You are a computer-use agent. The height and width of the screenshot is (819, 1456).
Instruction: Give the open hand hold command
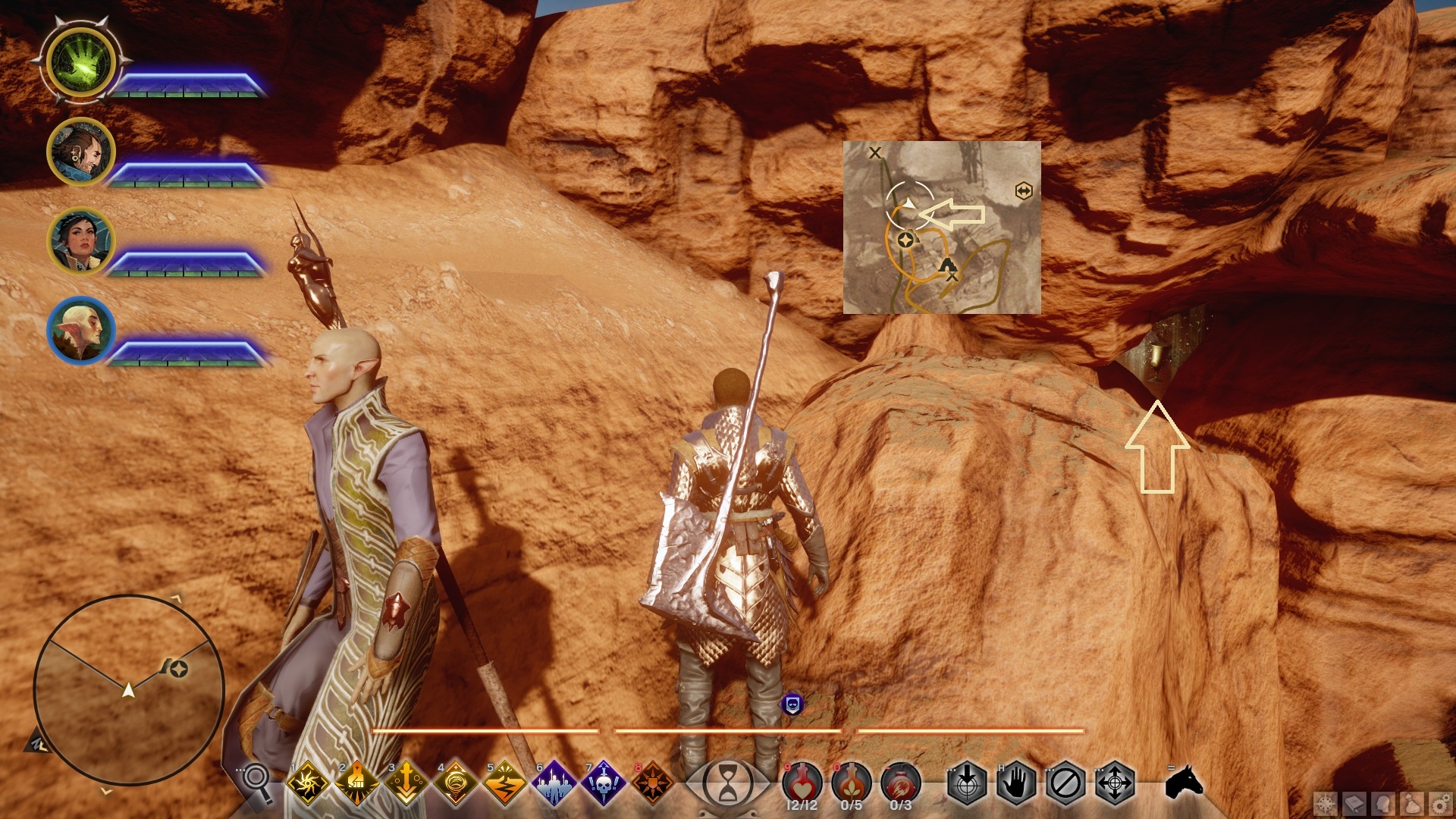coord(1016,783)
